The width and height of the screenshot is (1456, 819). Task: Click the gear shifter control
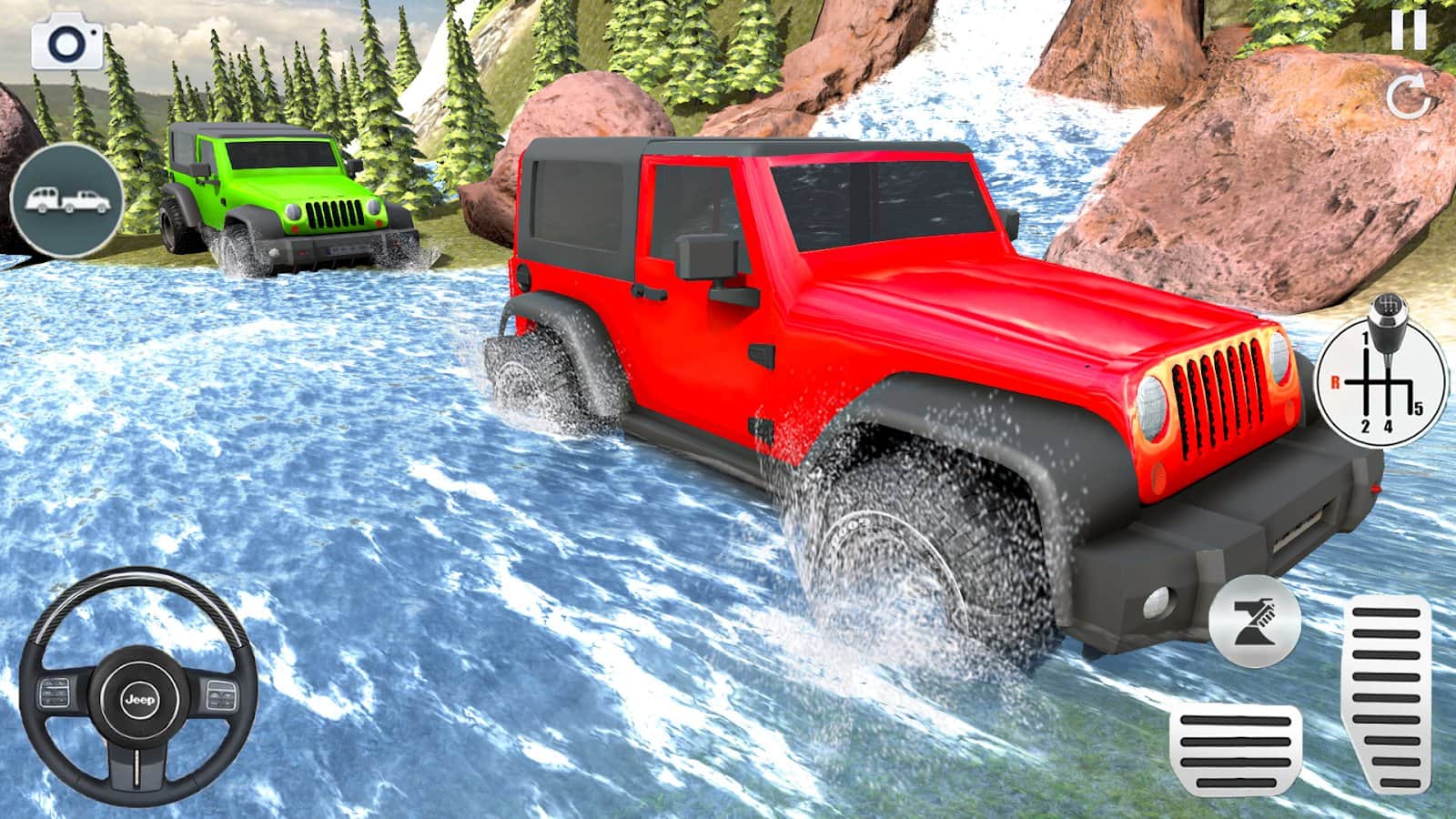1382,371
